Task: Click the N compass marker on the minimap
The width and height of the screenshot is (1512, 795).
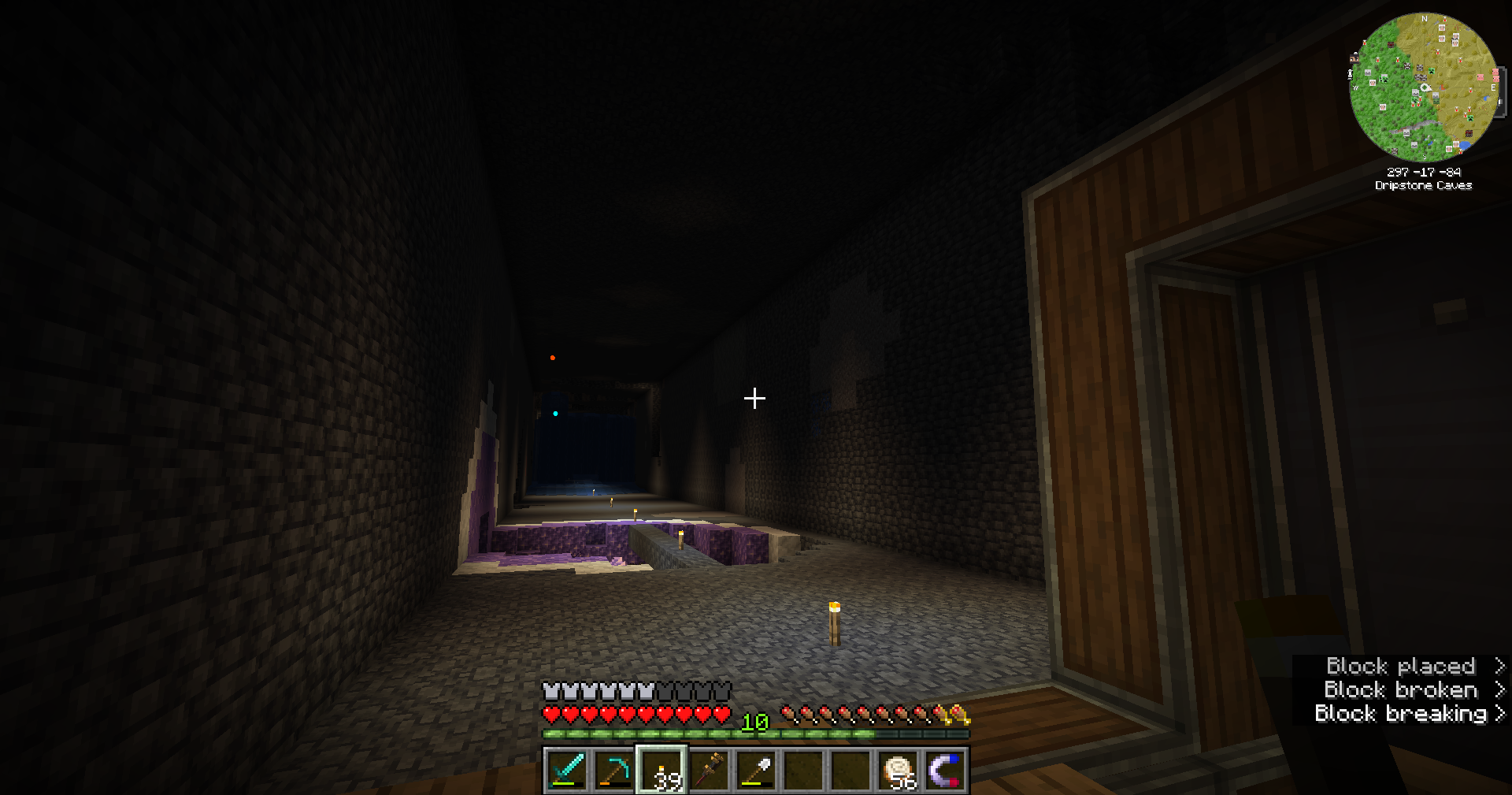Action: click(1424, 18)
